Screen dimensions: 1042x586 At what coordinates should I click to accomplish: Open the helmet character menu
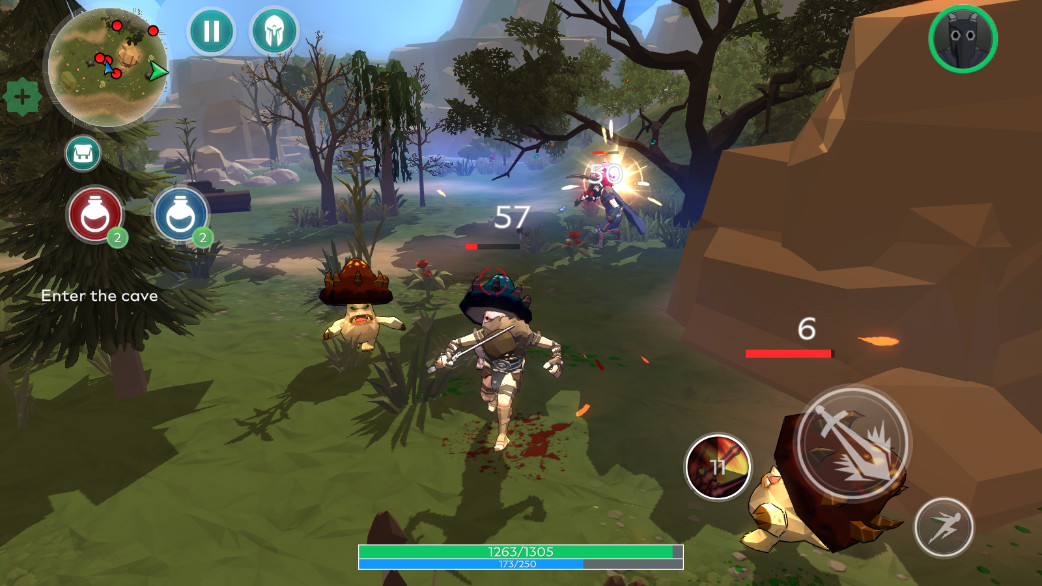272,31
